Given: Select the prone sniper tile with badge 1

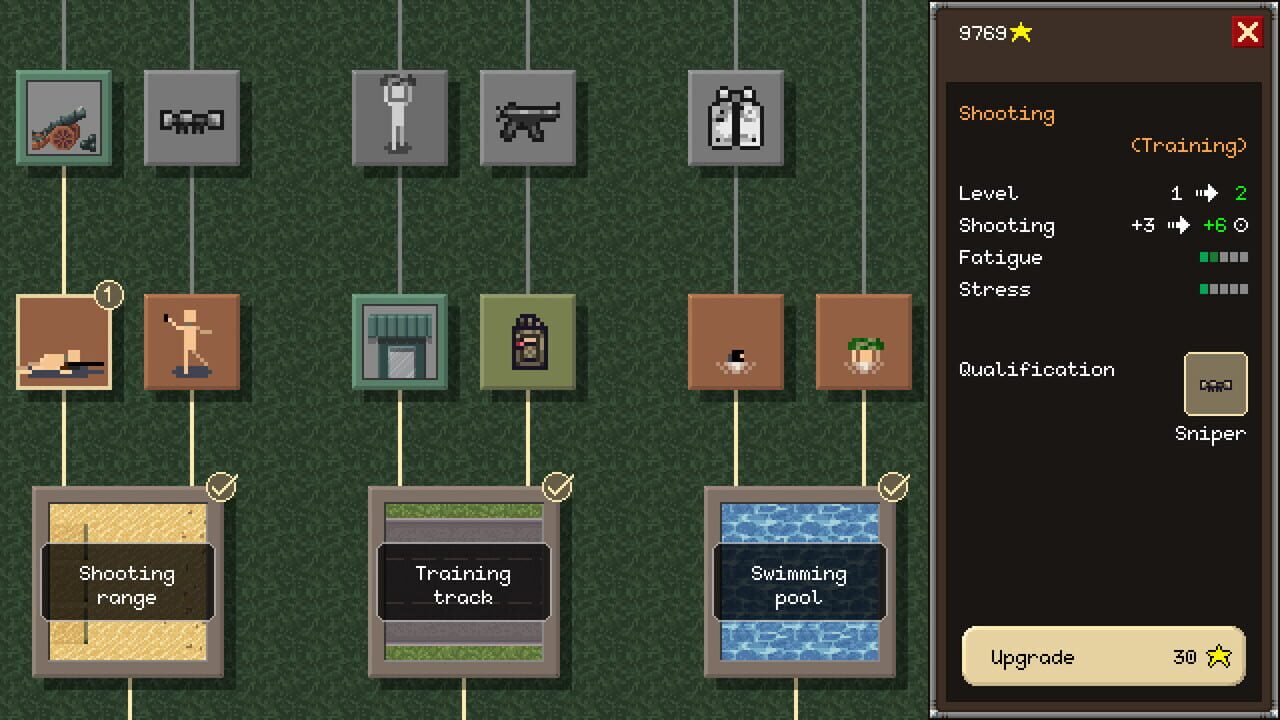Looking at the screenshot, I should tap(64, 343).
